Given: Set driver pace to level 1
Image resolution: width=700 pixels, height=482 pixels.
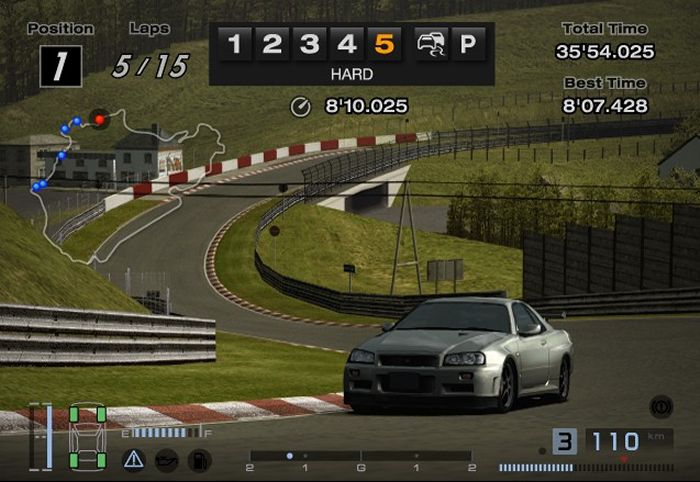Looking at the screenshot, I should [x=235, y=44].
